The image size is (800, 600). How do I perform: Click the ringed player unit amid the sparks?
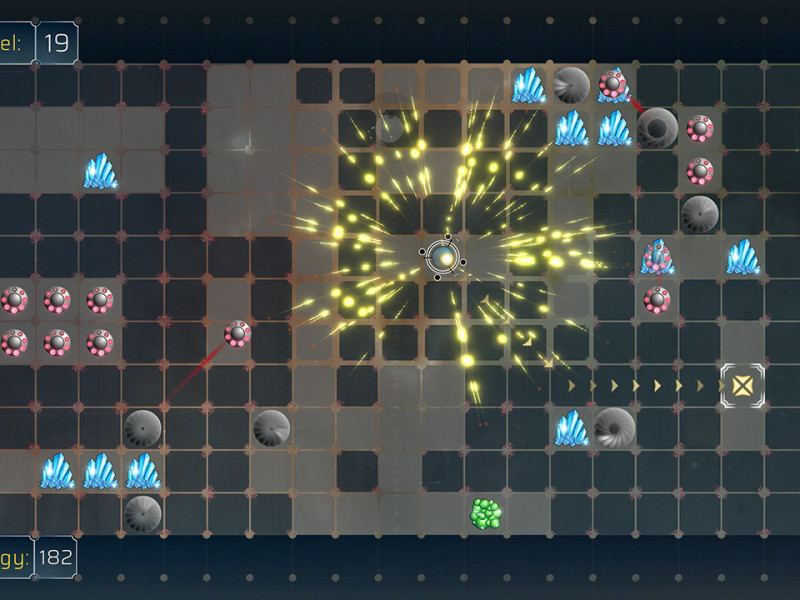(x=443, y=258)
